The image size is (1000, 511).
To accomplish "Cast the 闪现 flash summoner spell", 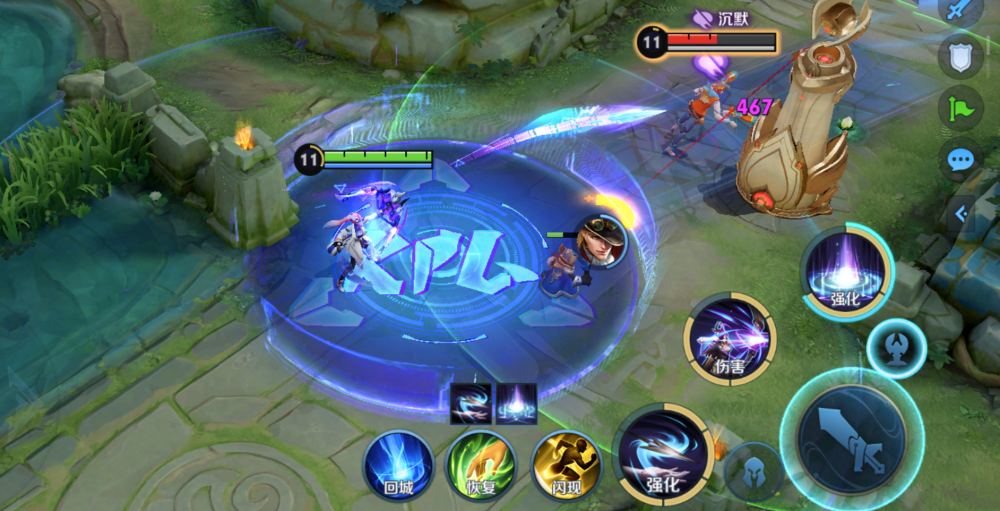I will coord(565,465).
